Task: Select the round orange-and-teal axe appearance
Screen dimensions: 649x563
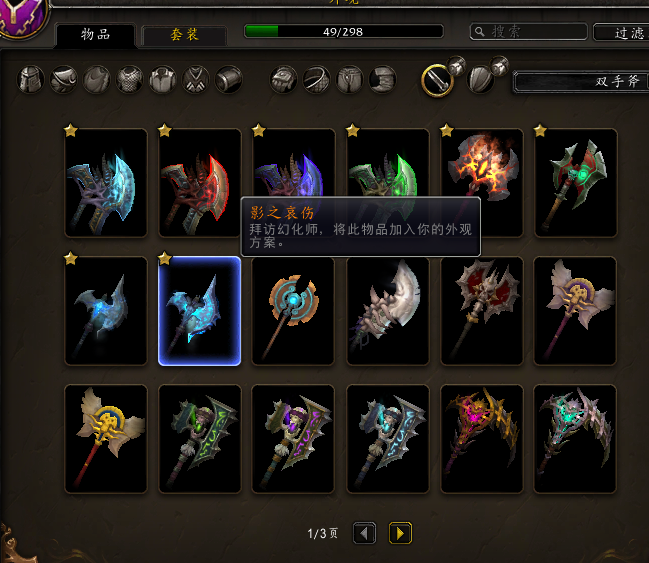Action: [294, 311]
